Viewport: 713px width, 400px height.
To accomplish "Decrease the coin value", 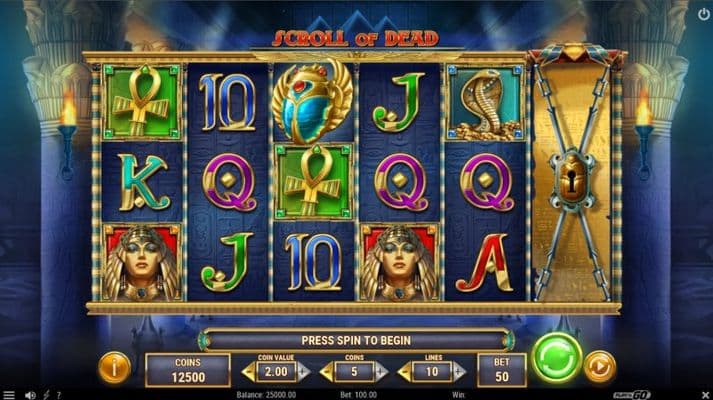I will (x=248, y=372).
